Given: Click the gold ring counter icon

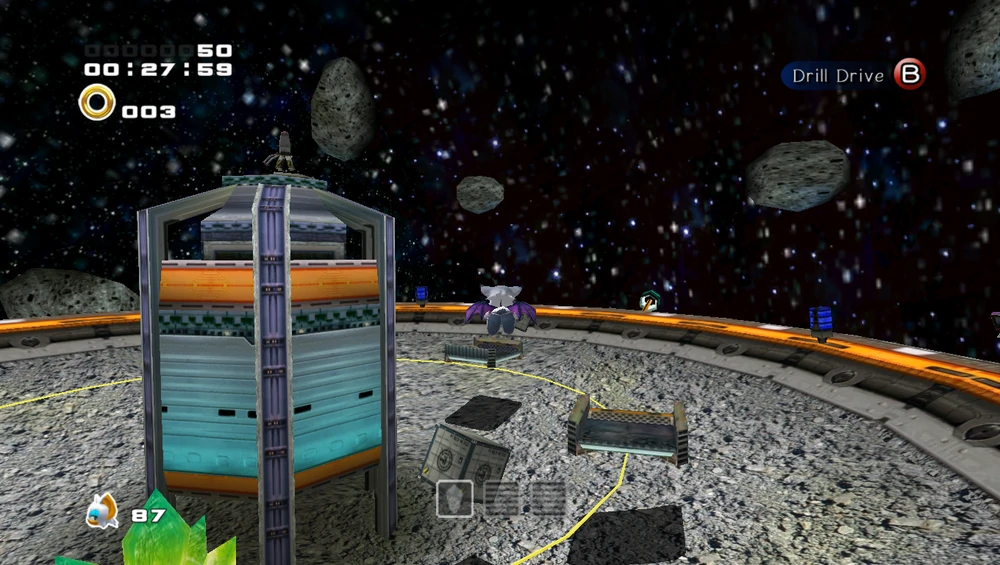Looking at the screenshot, I should click(x=97, y=101).
